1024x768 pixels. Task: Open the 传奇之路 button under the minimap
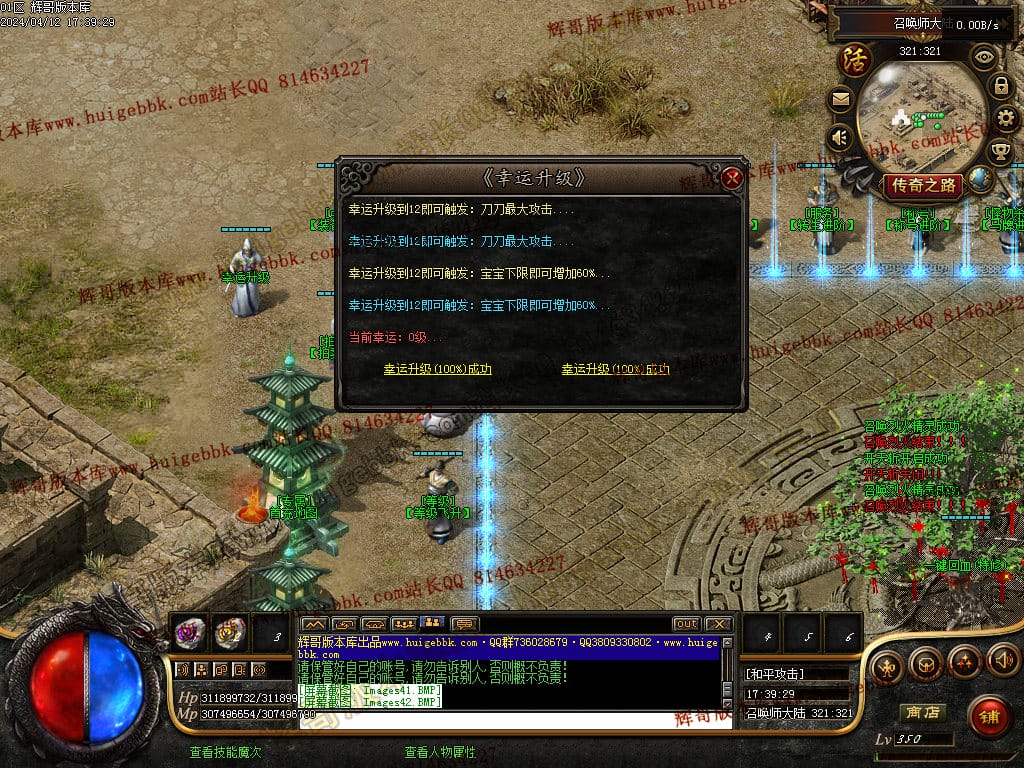922,185
